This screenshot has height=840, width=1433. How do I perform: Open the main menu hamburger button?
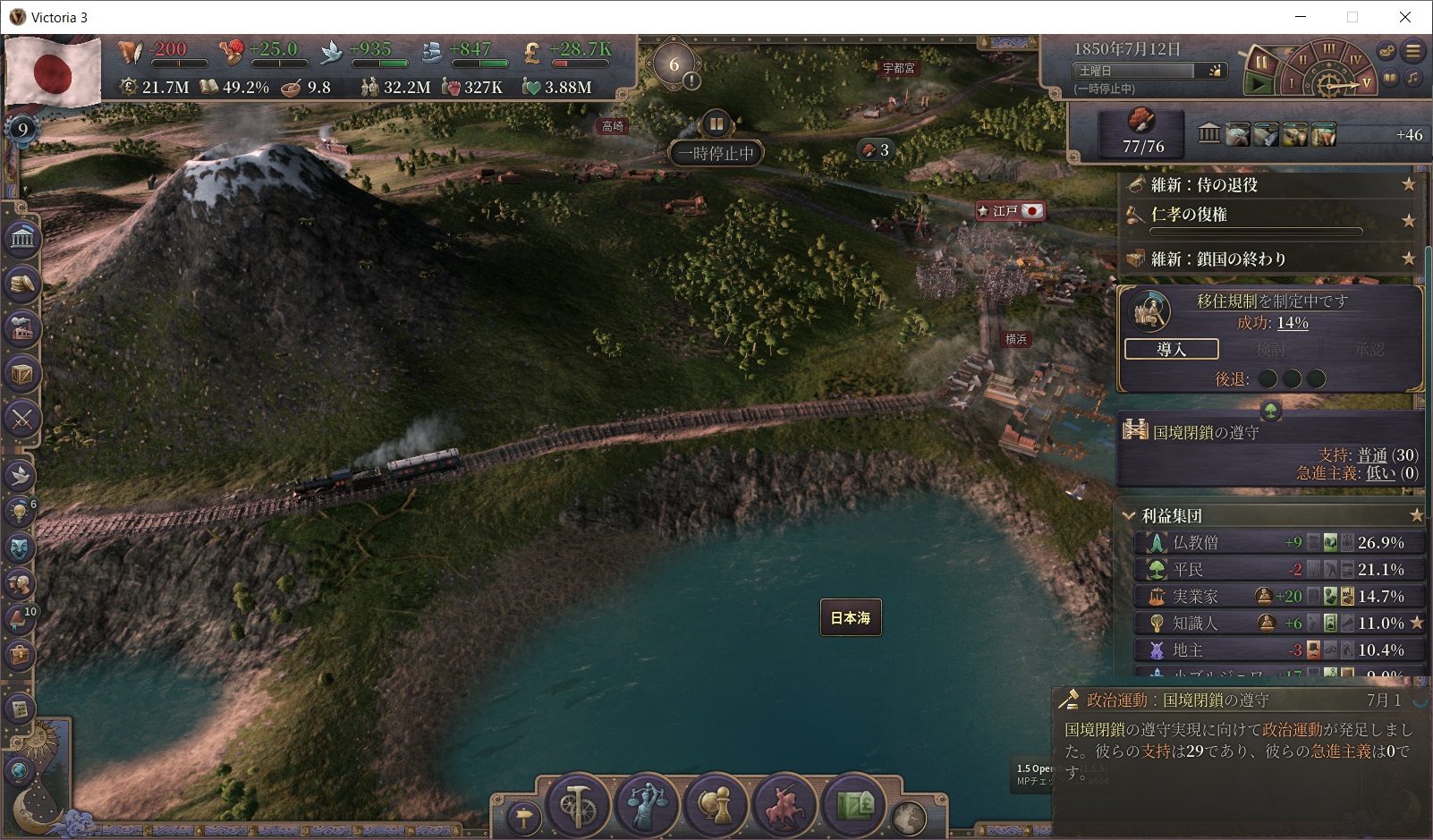point(1413,52)
